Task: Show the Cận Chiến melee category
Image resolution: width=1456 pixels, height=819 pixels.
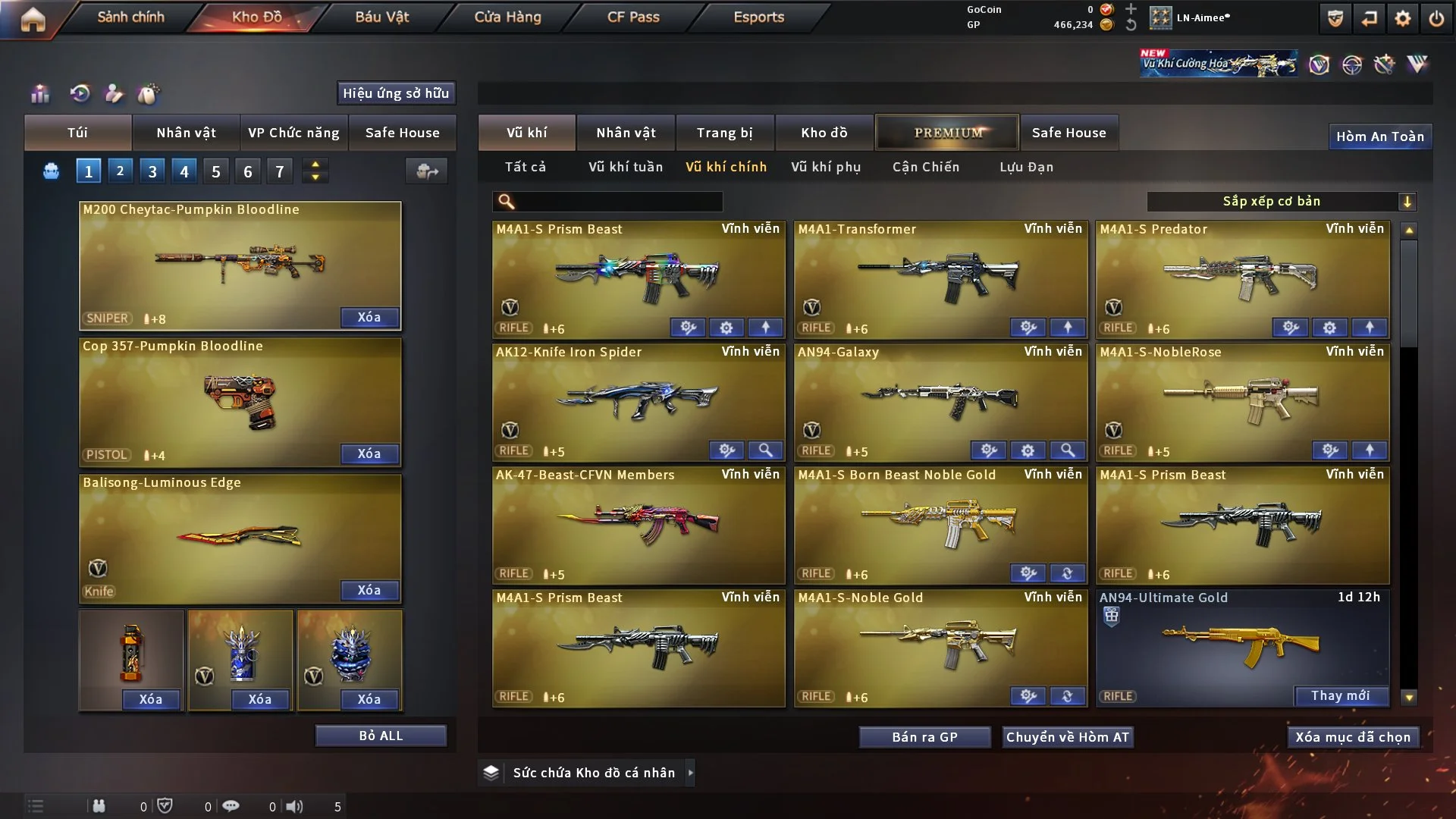Action: 926,167
